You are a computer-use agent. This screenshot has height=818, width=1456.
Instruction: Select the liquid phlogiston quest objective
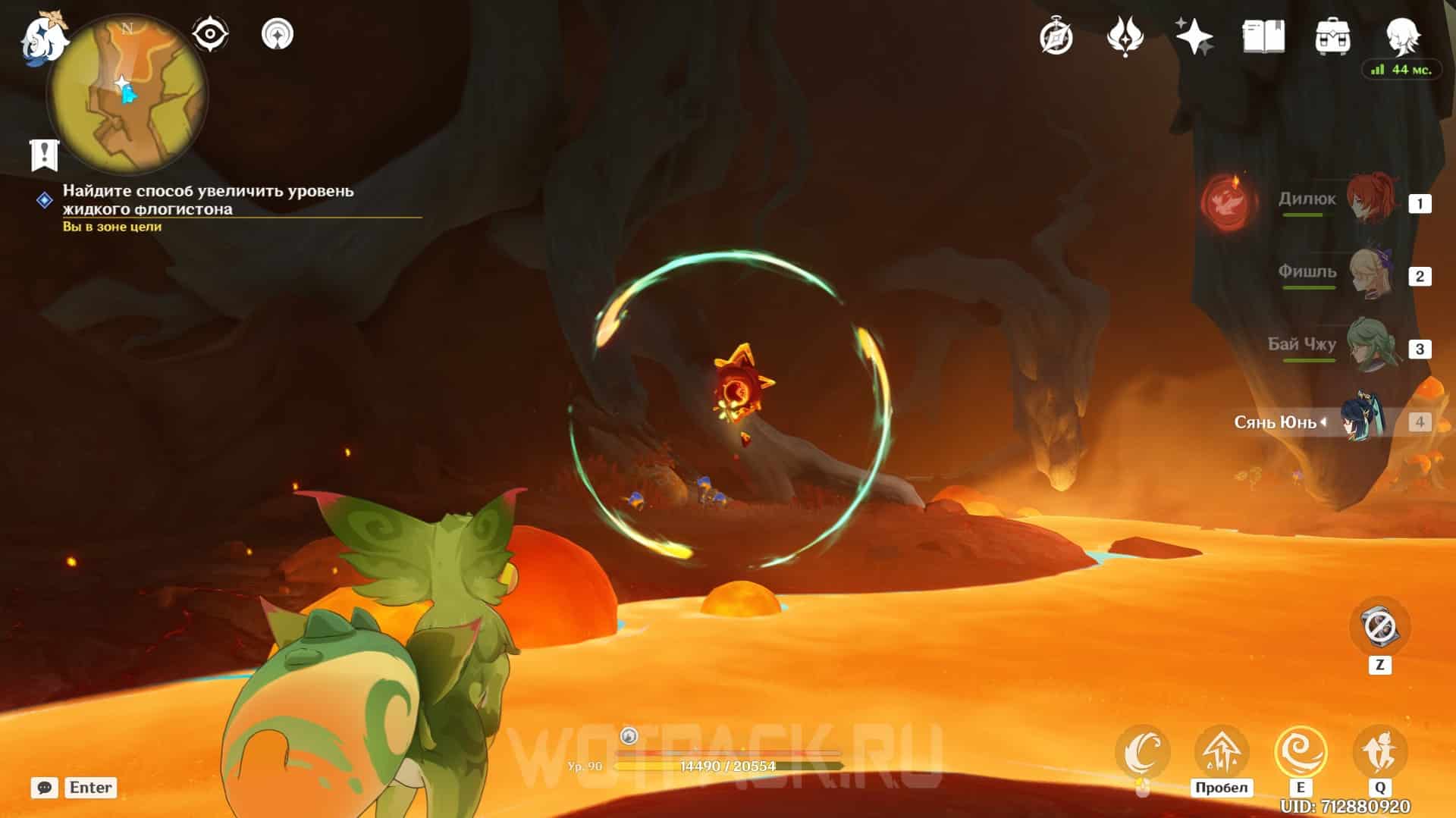[x=208, y=200]
